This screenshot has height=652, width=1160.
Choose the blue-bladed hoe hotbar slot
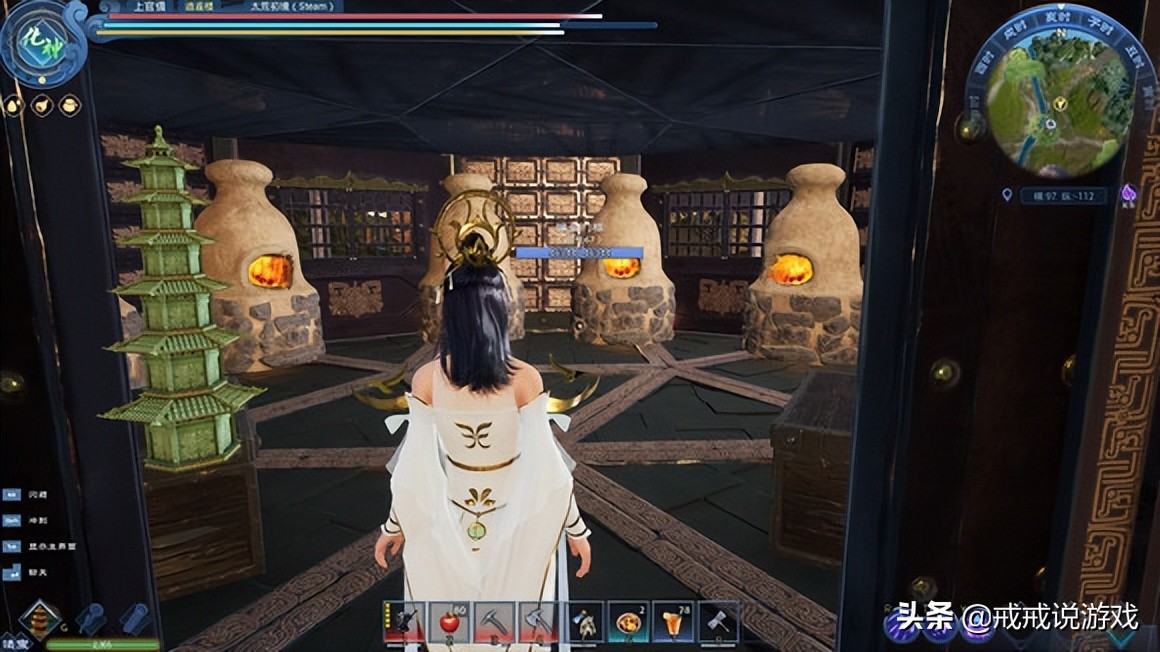pyautogui.click(x=585, y=622)
